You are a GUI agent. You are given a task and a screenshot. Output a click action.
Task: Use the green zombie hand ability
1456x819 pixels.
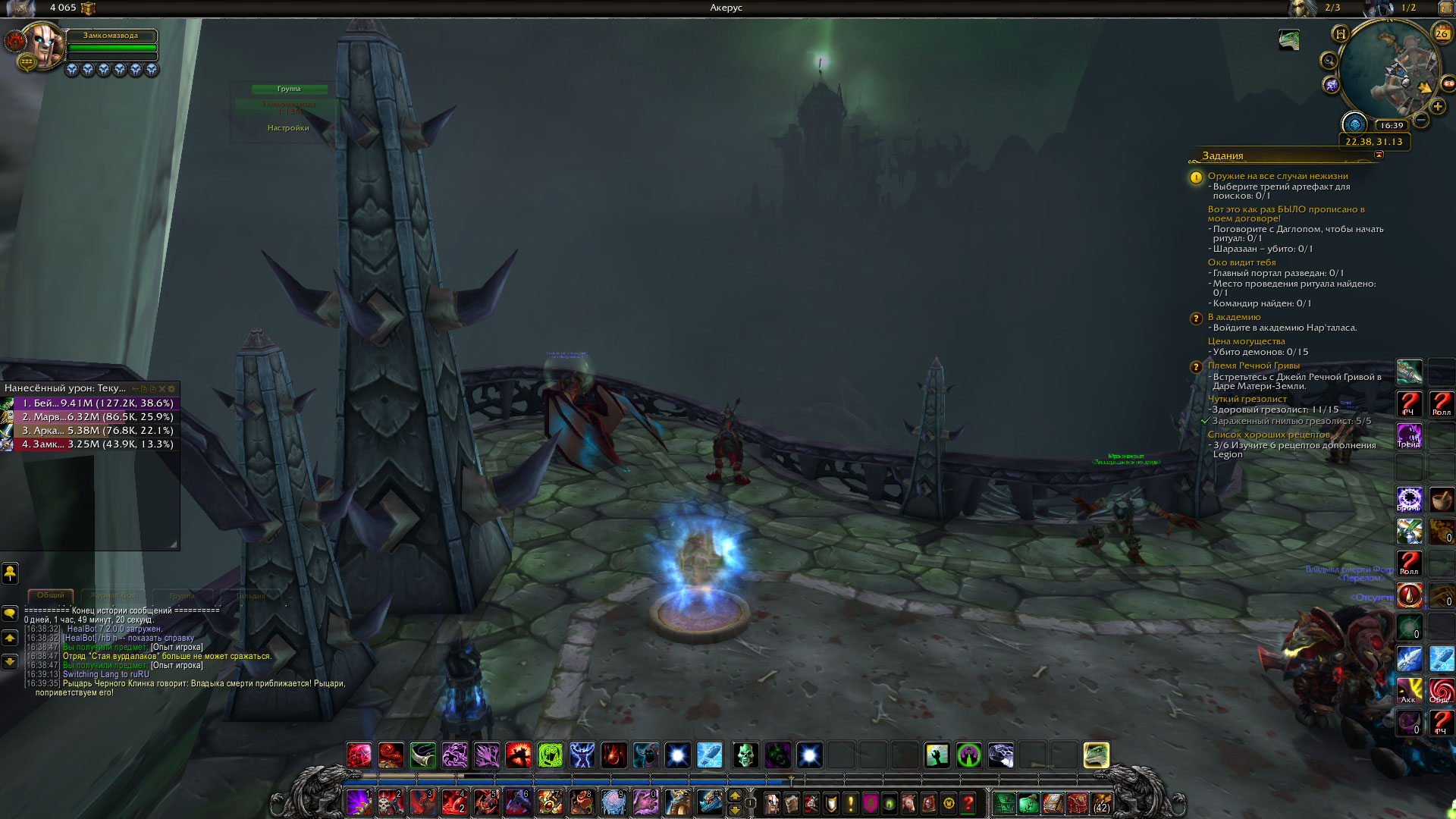(937, 755)
